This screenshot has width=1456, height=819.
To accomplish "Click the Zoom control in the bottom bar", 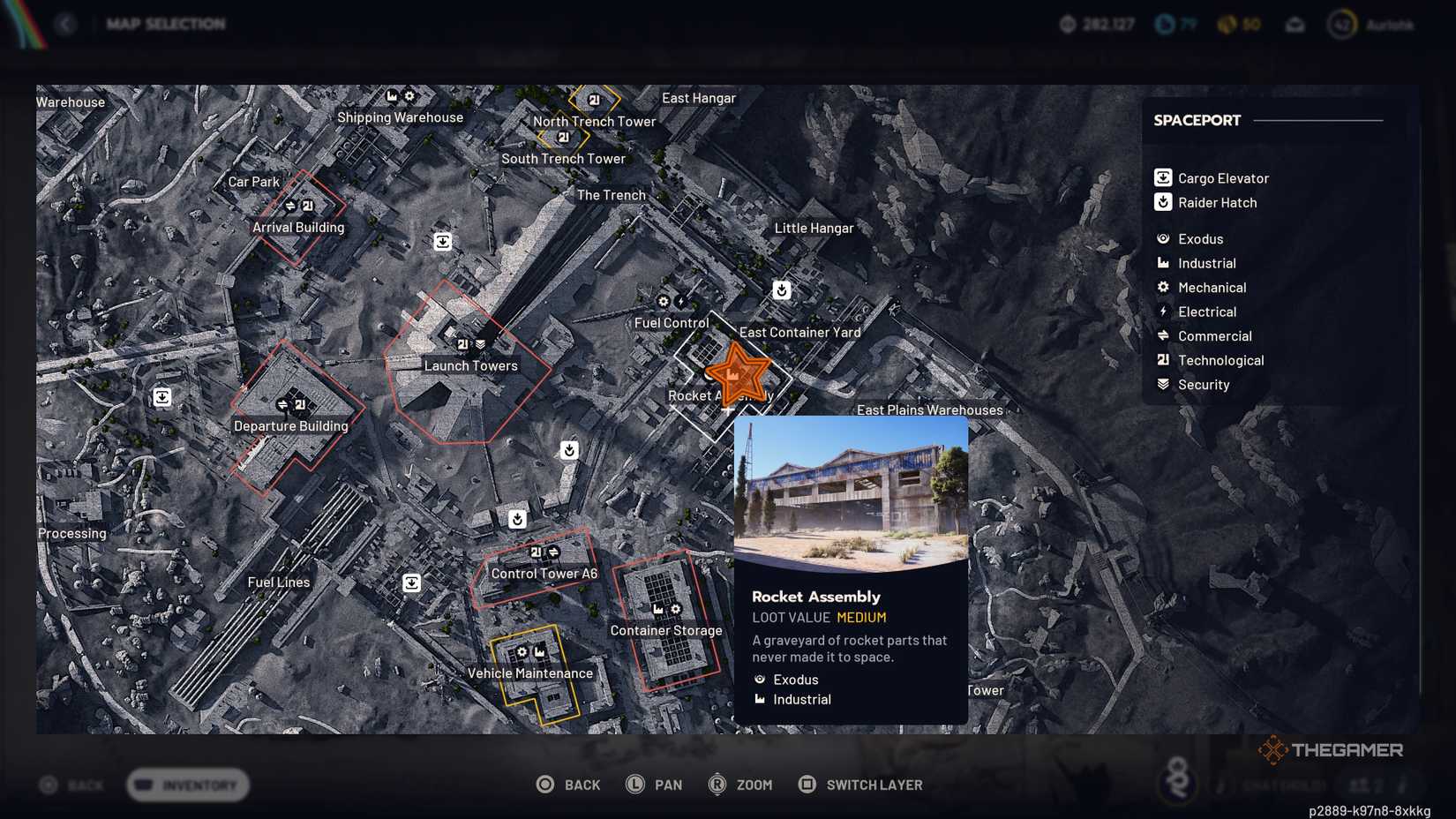I will pyautogui.click(x=741, y=784).
